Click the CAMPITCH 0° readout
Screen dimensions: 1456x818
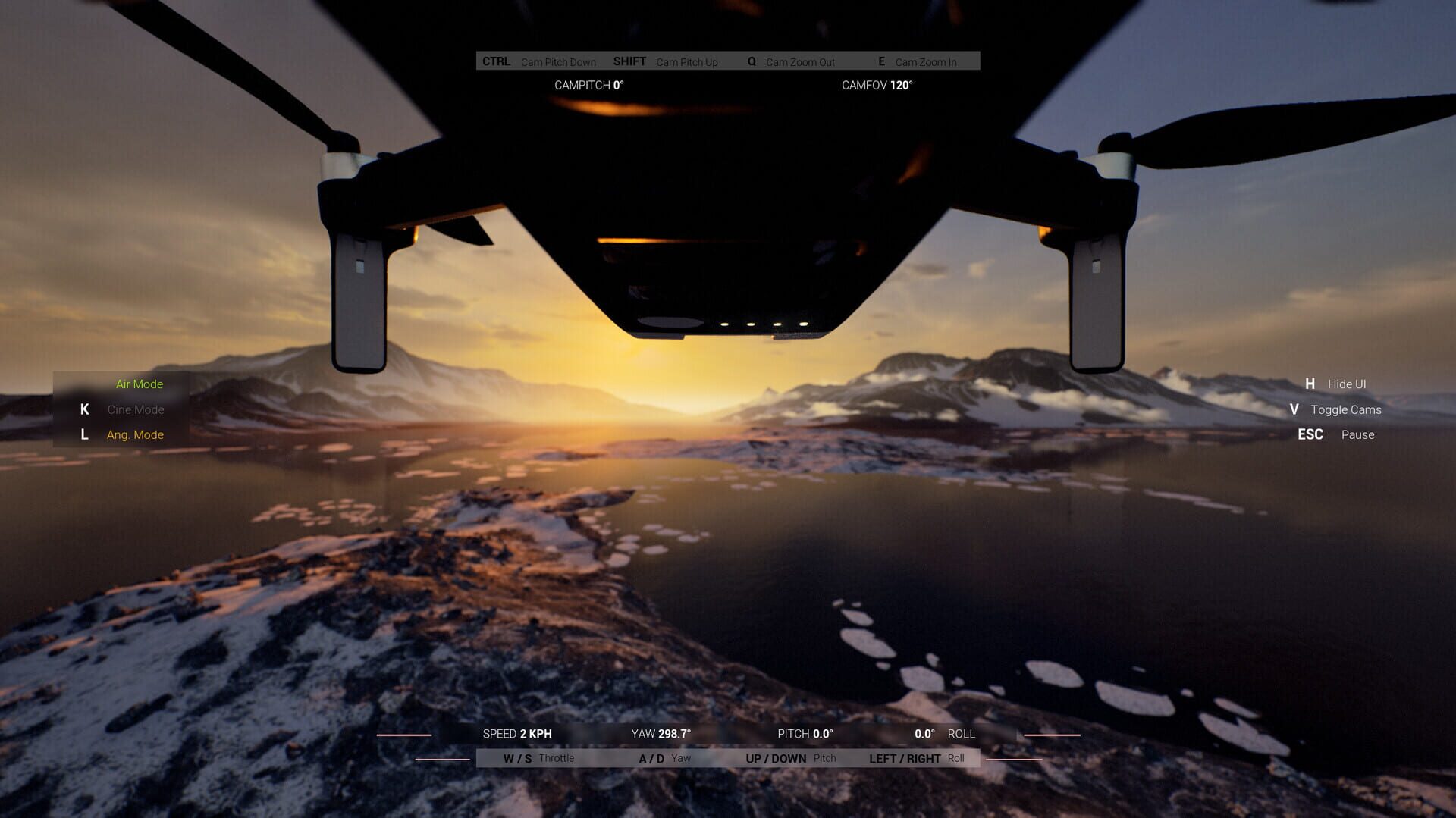(588, 86)
